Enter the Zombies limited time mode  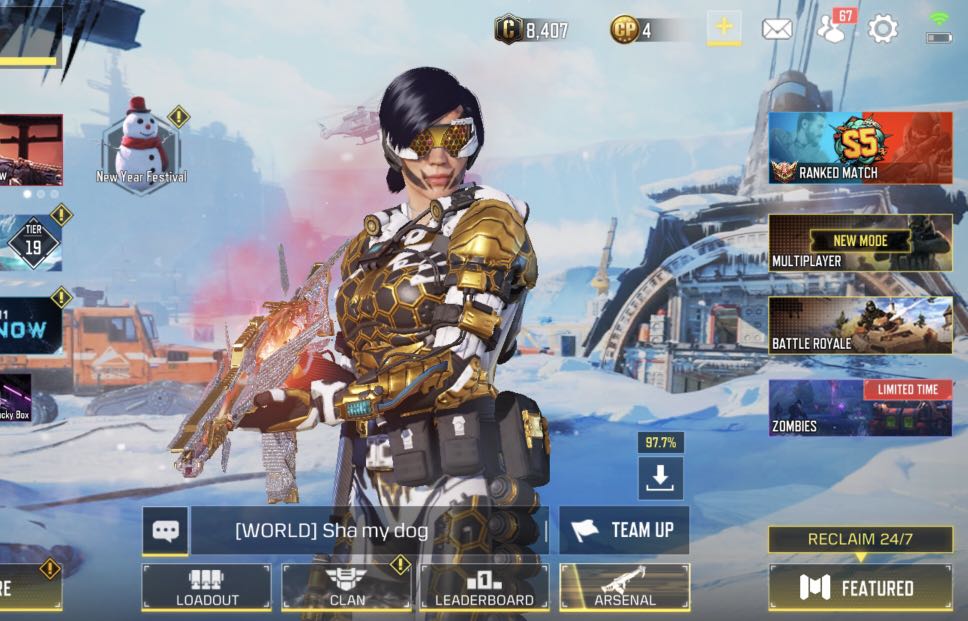click(x=859, y=408)
